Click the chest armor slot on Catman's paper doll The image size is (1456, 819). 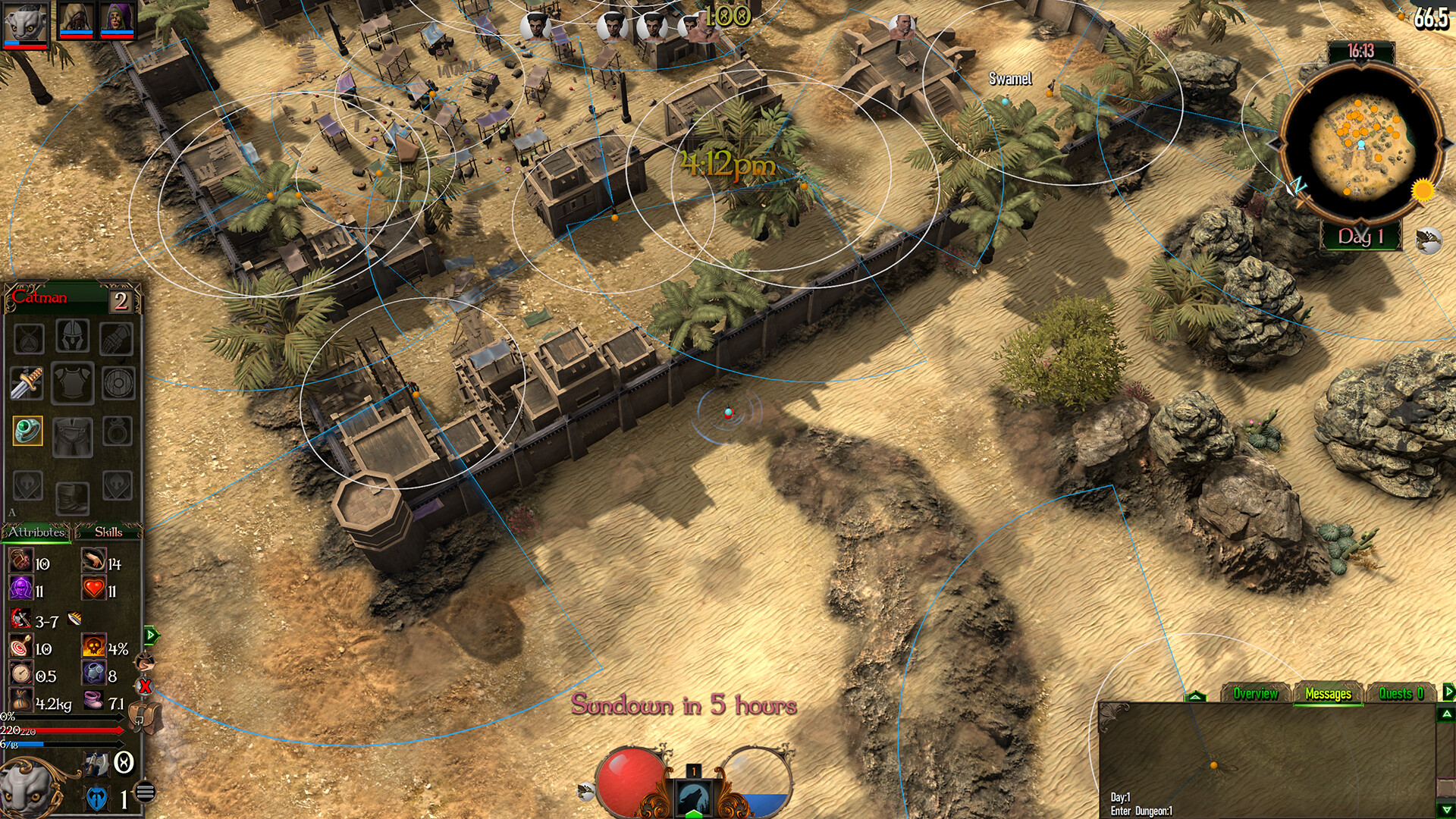[73, 381]
